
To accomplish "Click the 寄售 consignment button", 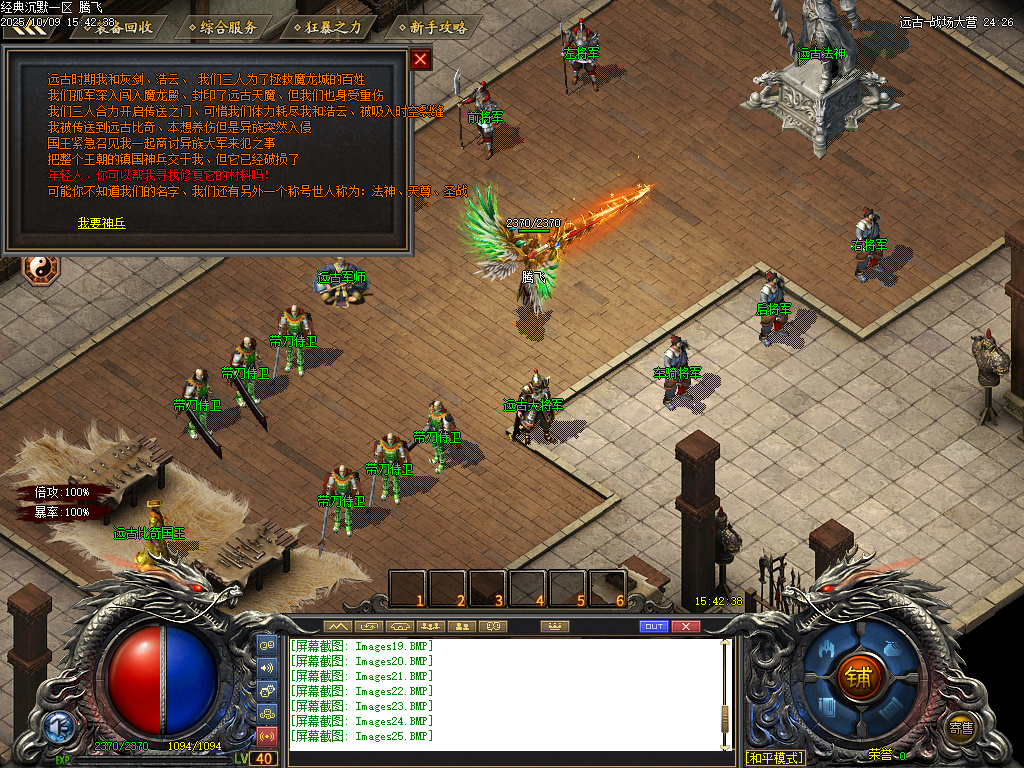I will pyautogui.click(x=962, y=728).
